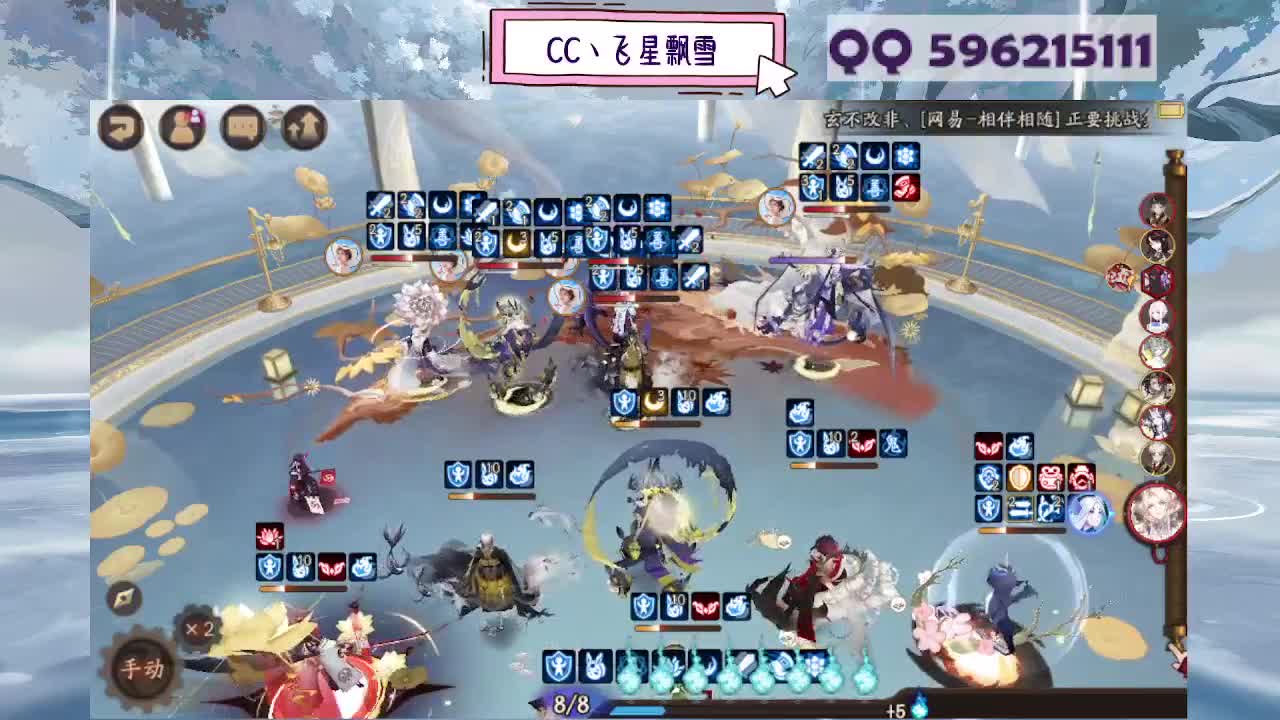Click the blue shield buff icon bottom center

(x=559, y=667)
